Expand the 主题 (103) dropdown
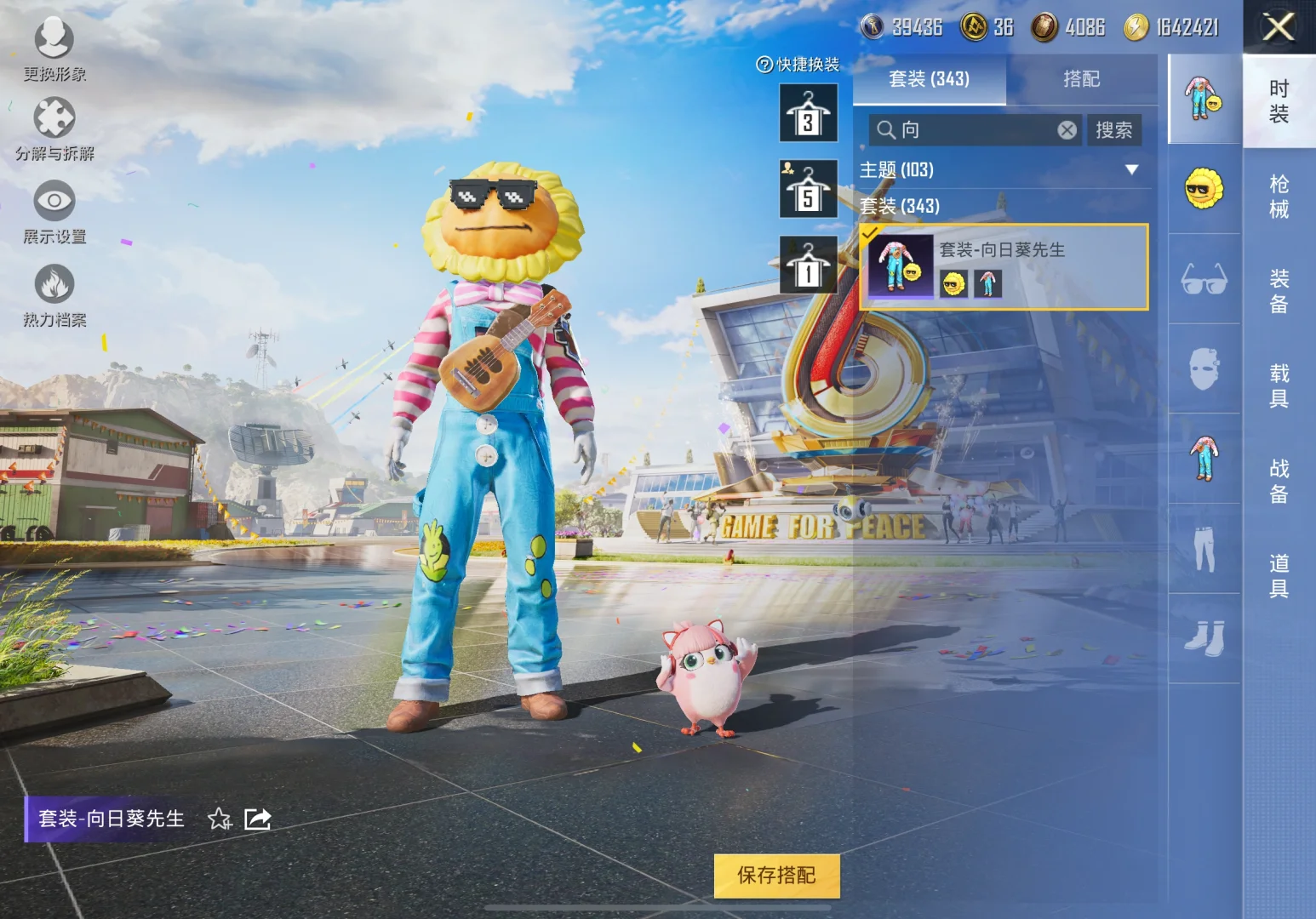1316x919 pixels. [x=1131, y=169]
